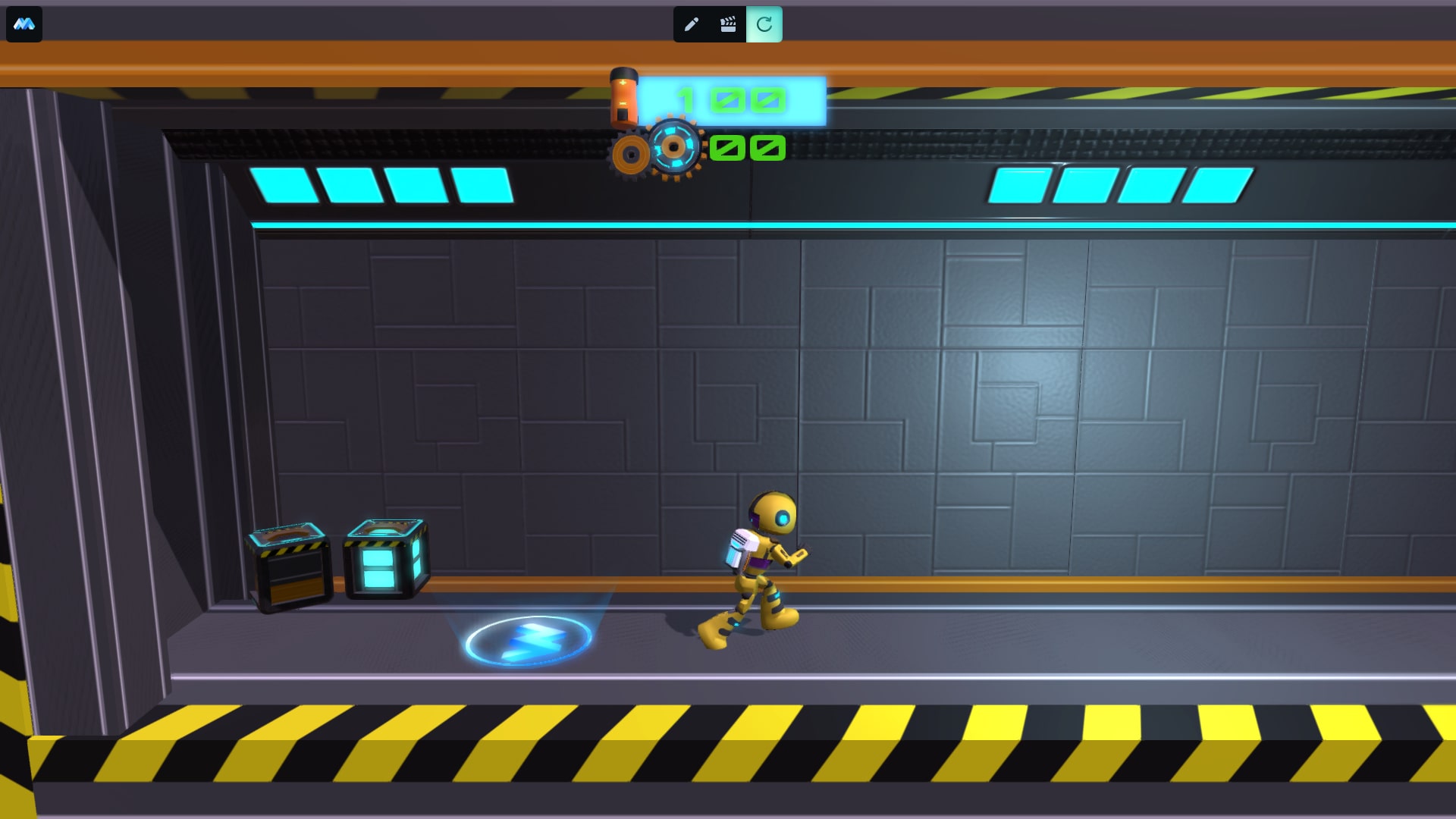Restart the level with the reload button

(x=764, y=24)
